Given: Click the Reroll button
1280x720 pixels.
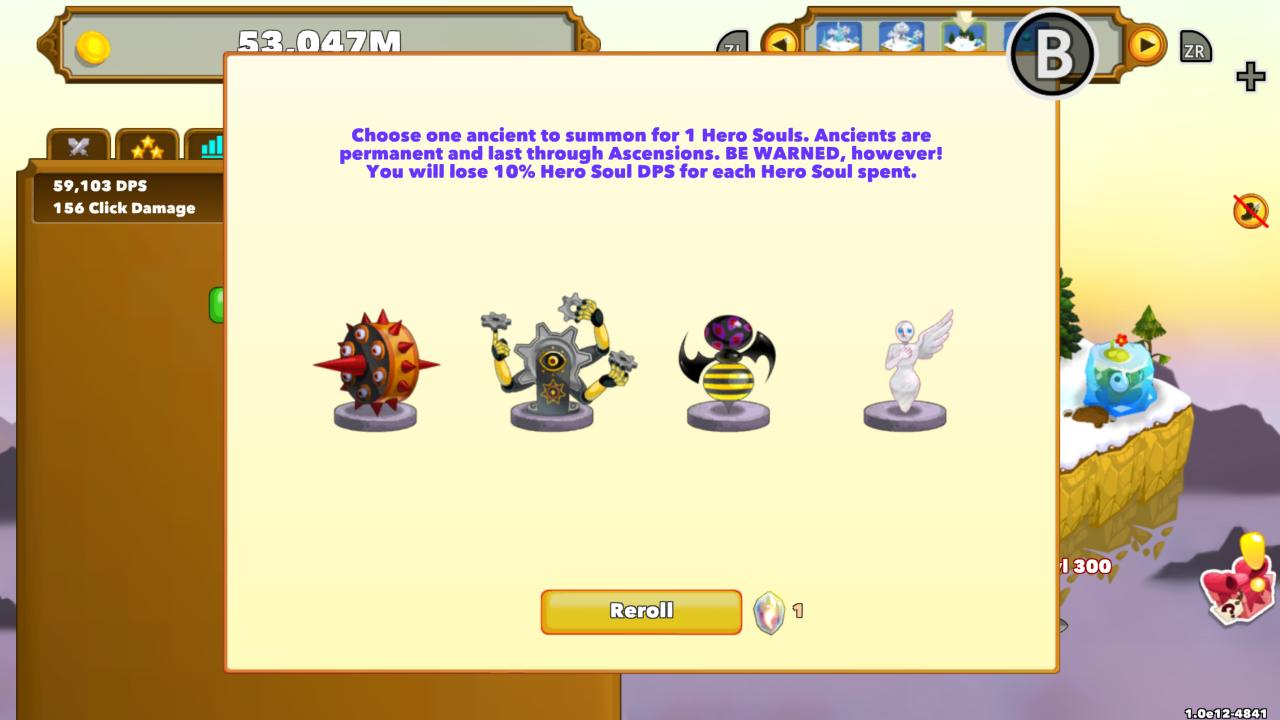Looking at the screenshot, I should 640,611.
